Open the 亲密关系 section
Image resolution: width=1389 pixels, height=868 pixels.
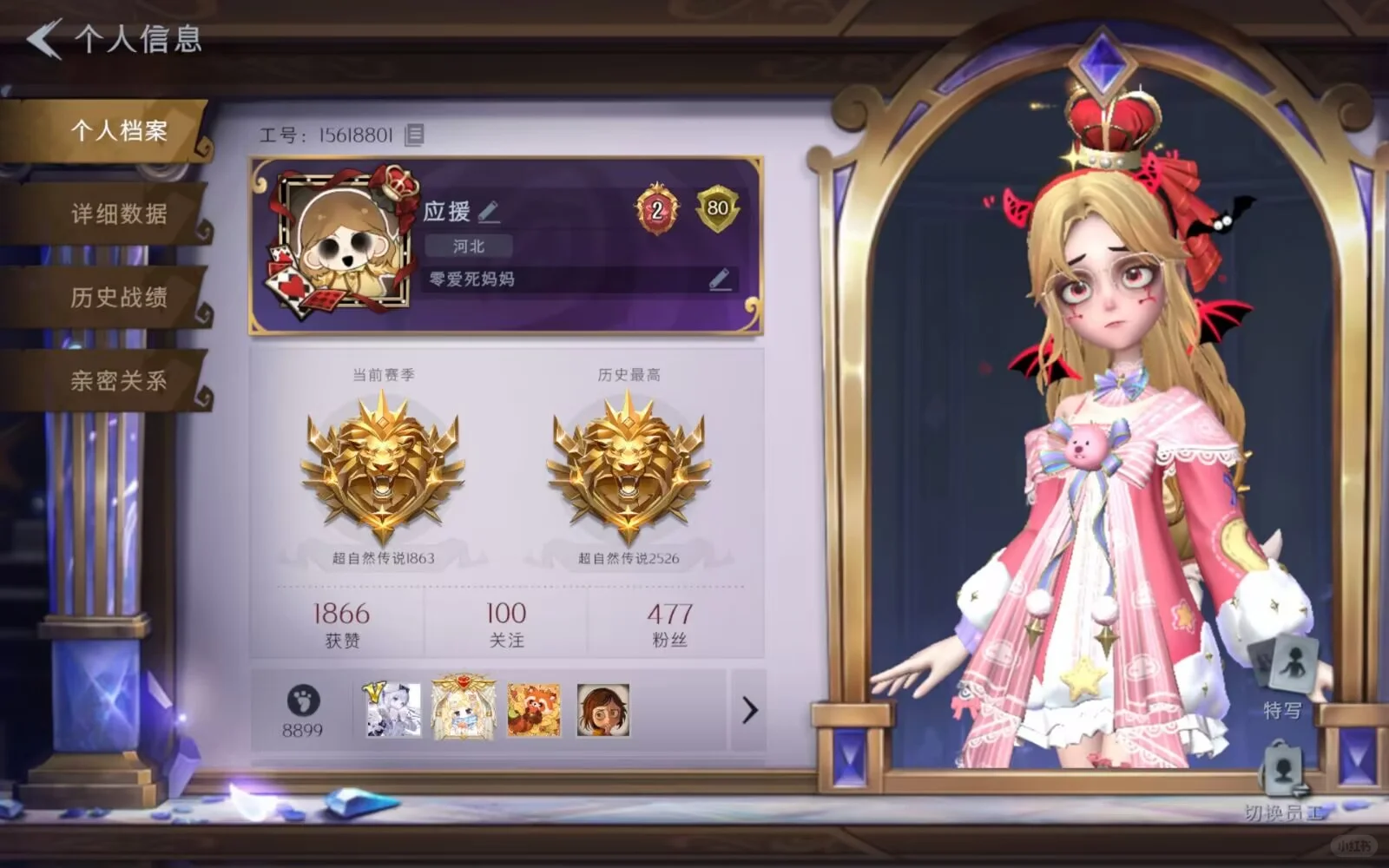pyautogui.click(x=118, y=380)
